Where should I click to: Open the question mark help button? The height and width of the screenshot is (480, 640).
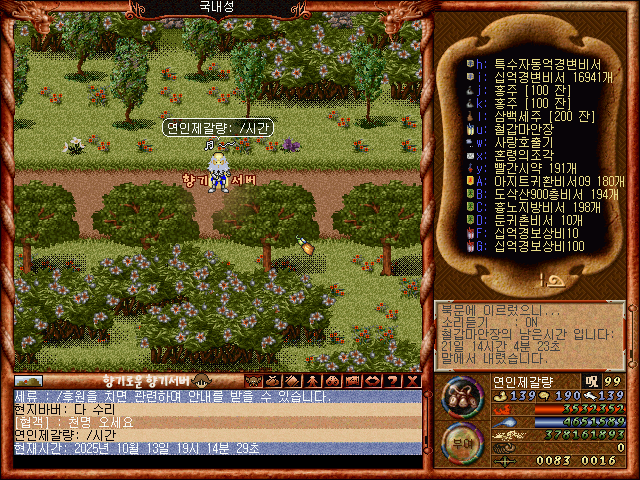pos(393,381)
